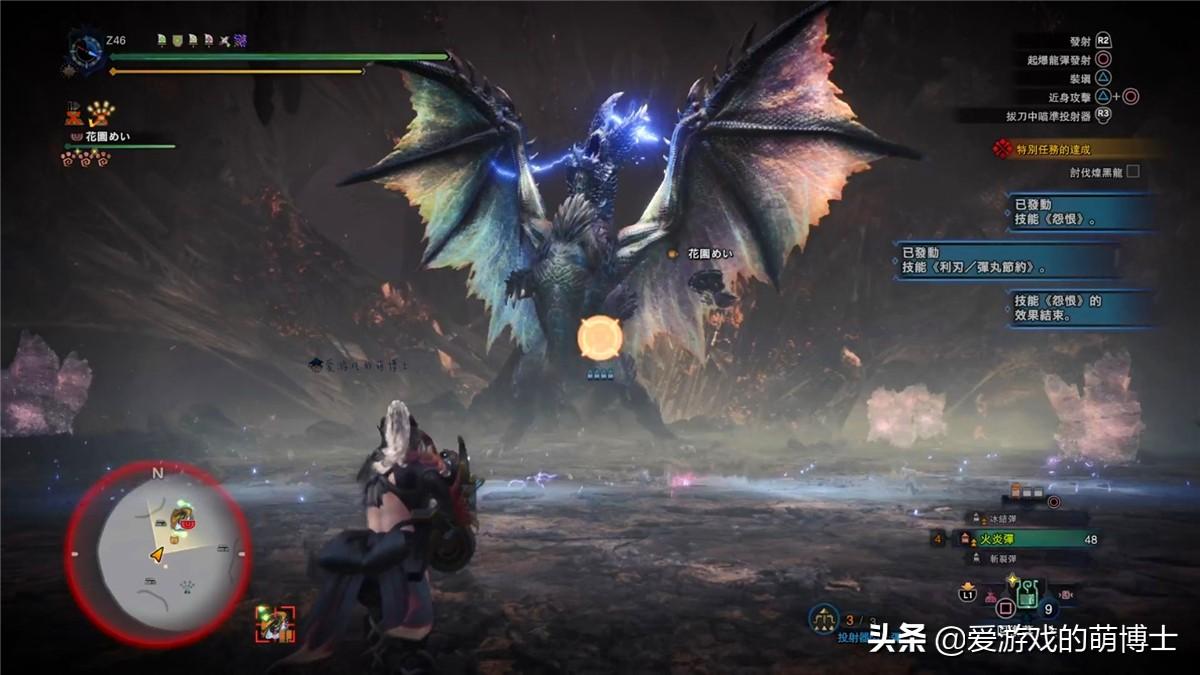Choose the 冰結彈 ammo entry
The image size is (1200, 675).
pyautogui.click(x=1004, y=518)
